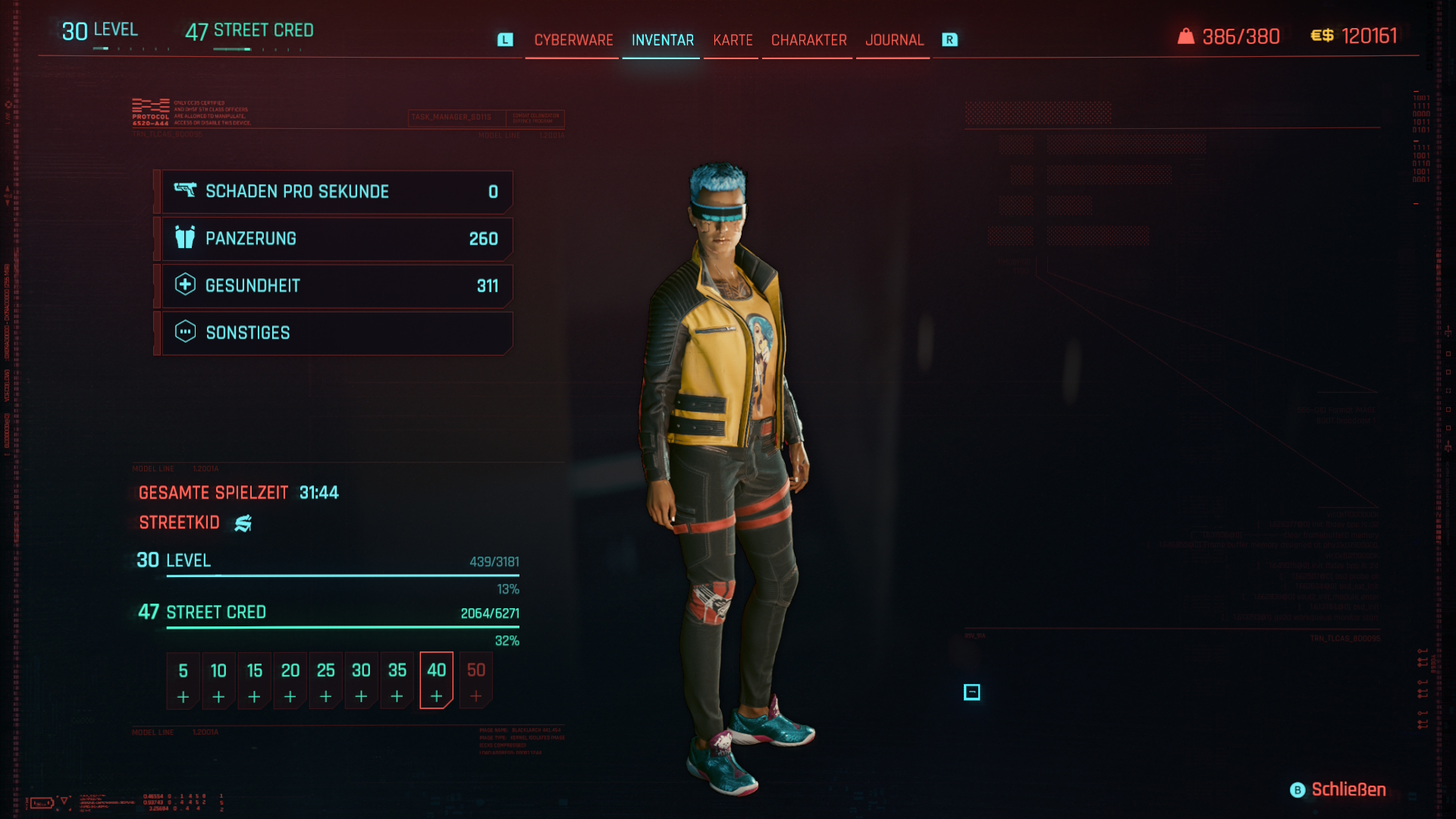Select the Street Cred 5 reward tile
The height and width of the screenshot is (819, 1456).
pos(183,680)
